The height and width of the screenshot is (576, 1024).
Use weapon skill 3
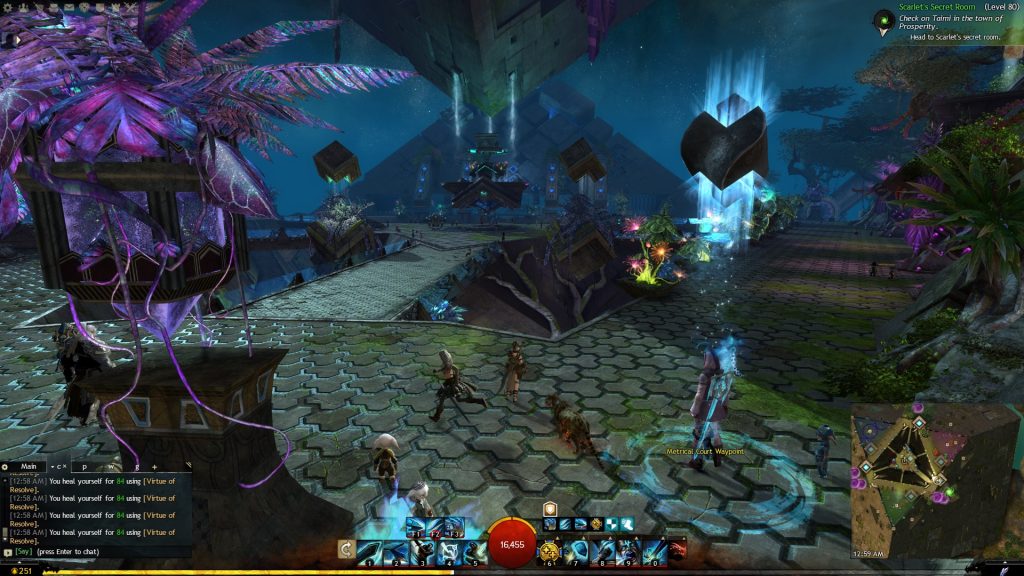421,551
